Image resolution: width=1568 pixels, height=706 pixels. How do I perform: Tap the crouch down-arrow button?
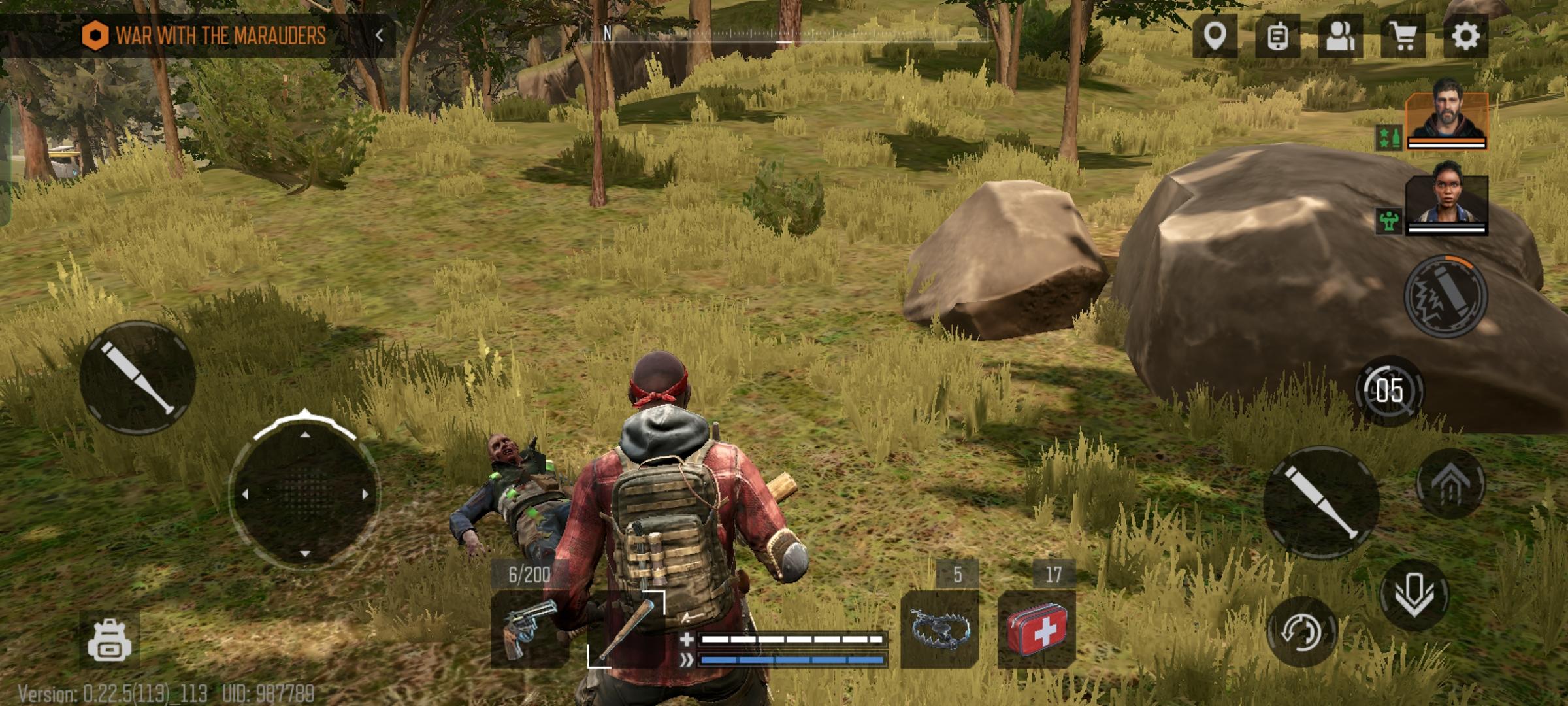click(x=1414, y=595)
